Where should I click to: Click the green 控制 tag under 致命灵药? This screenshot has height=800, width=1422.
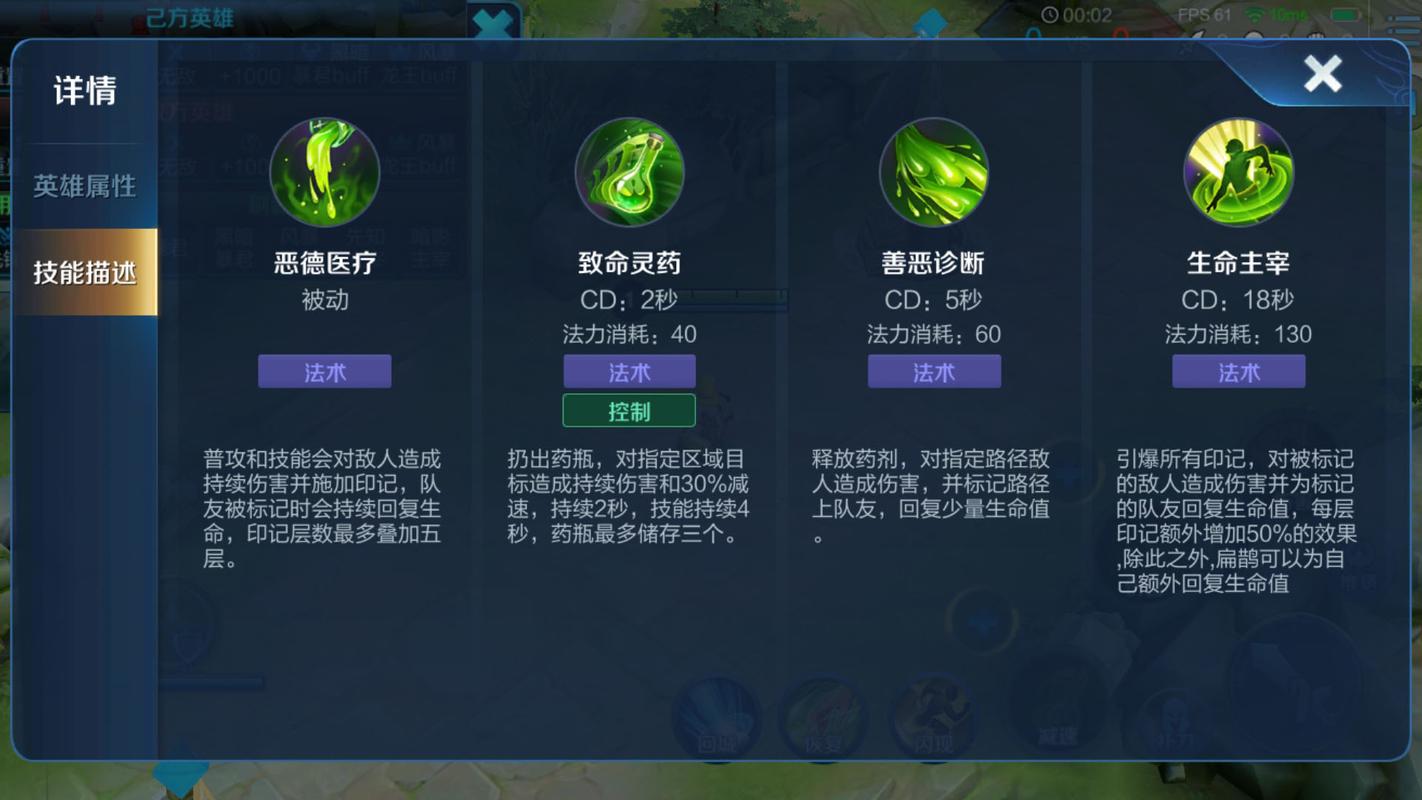(629, 410)
